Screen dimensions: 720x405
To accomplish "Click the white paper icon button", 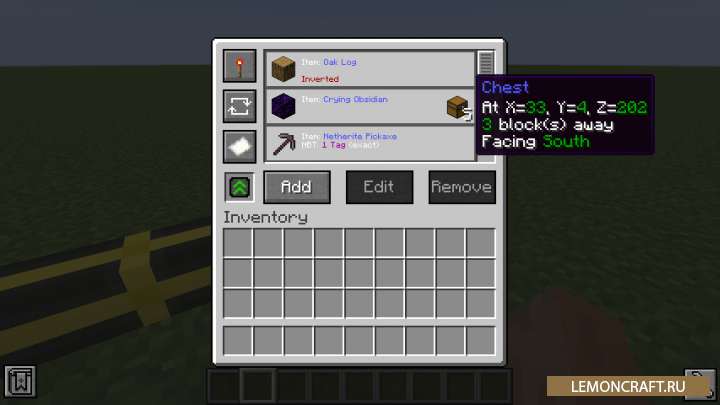I will 240,145.
